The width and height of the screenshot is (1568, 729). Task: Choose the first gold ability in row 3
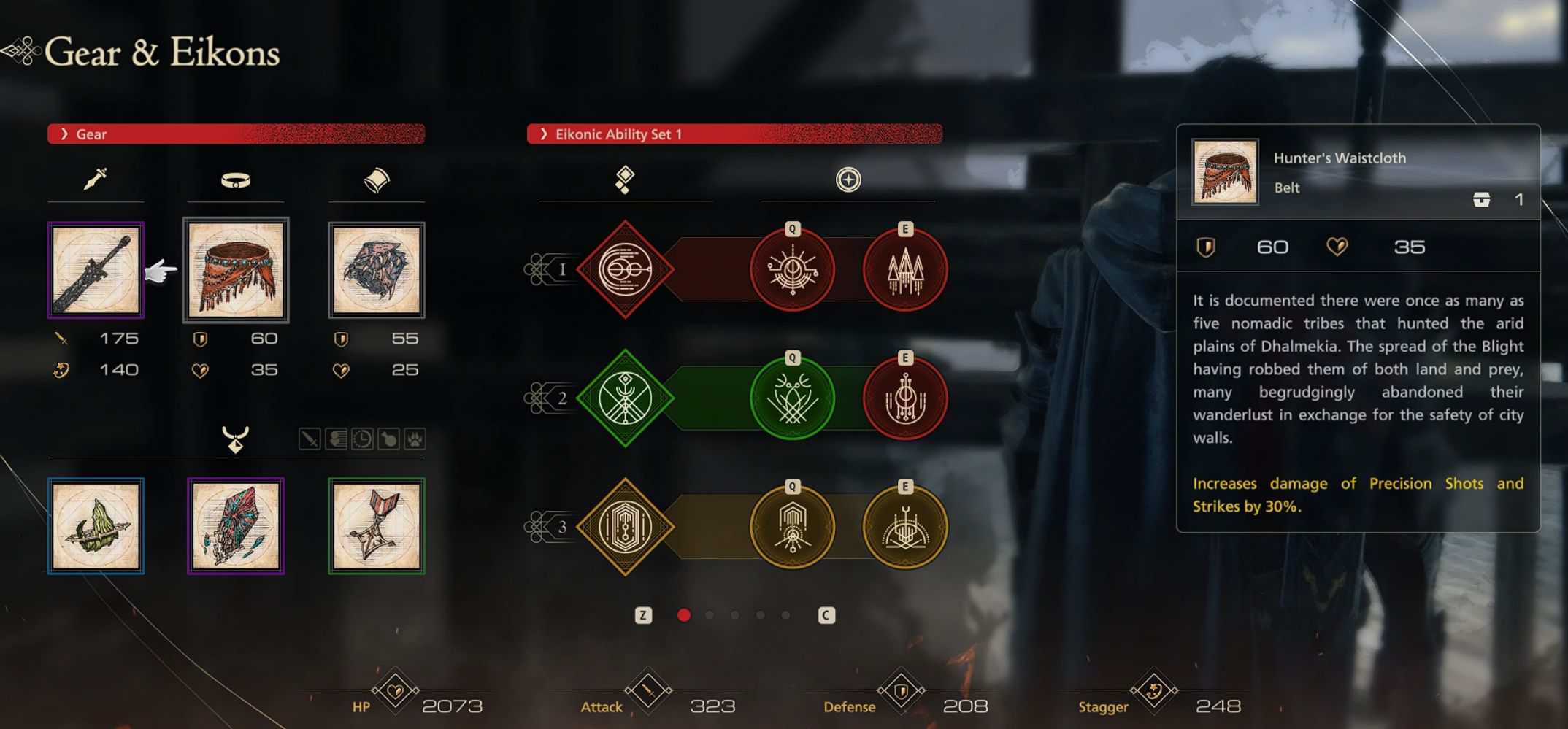(x=793, y=527)
